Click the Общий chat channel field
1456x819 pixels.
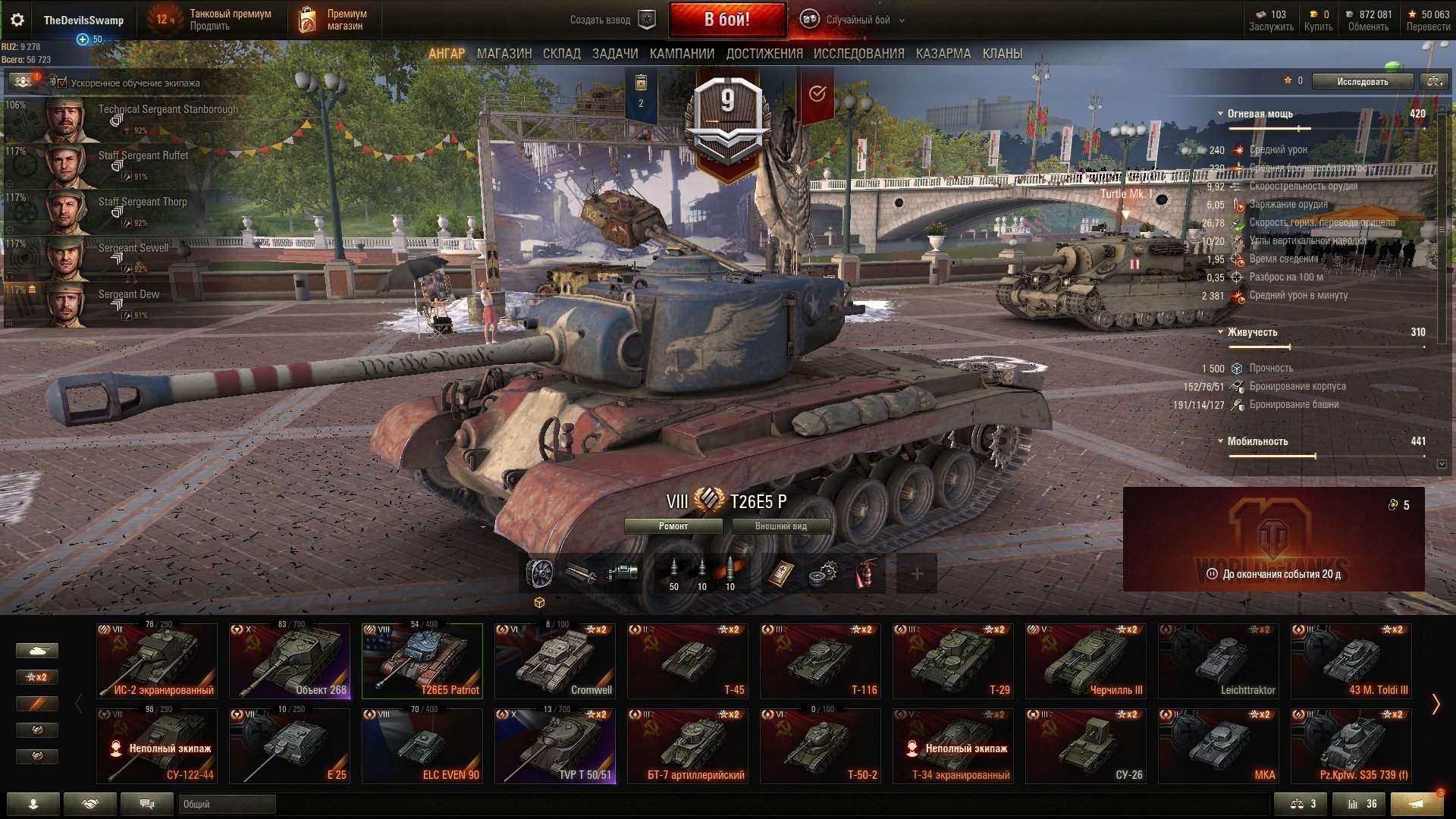point(227,805)
